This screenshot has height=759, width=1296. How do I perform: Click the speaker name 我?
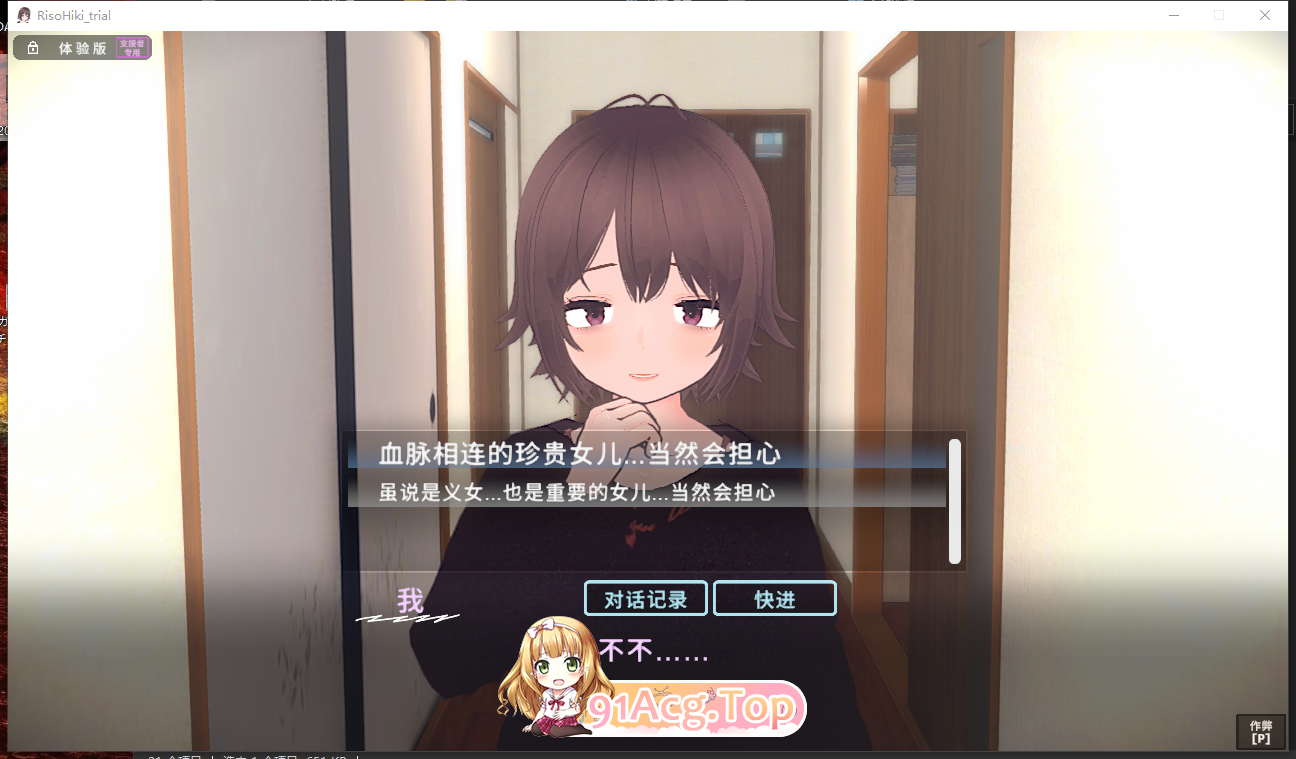tap(410, 601)
